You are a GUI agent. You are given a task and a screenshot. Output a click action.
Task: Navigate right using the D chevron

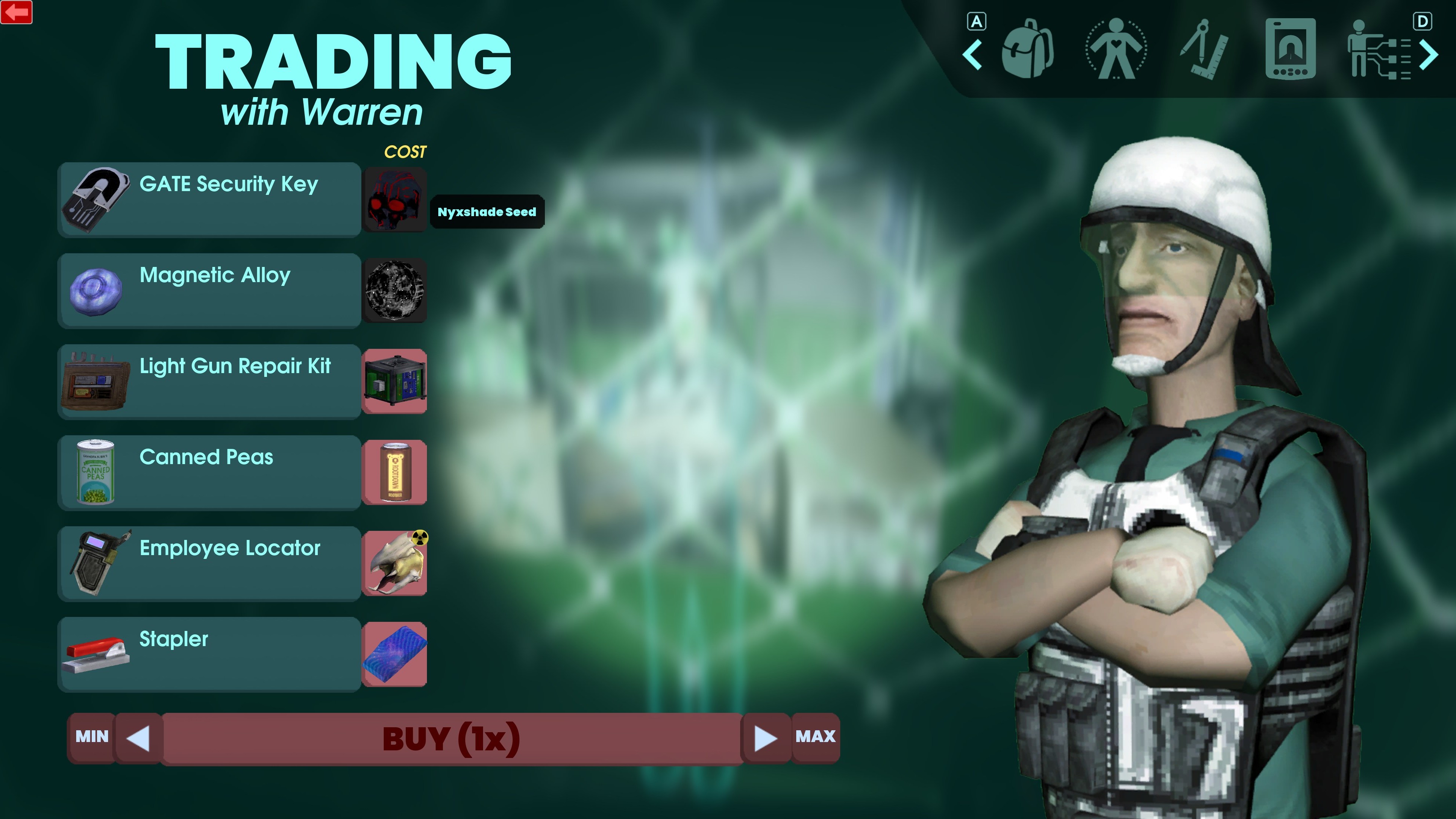coord(1429,55)
